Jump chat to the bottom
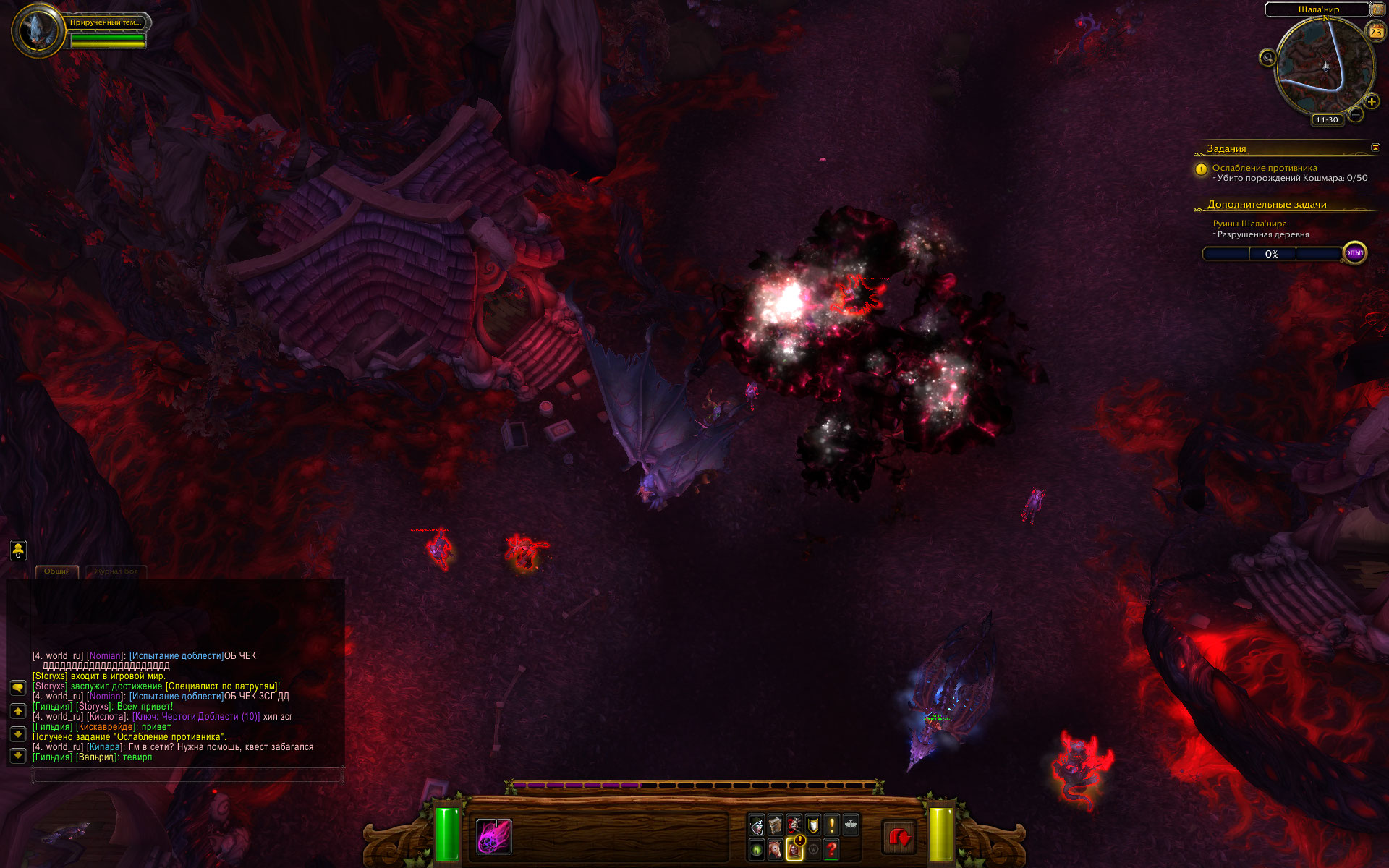The width and height of the screenshot is (1389, 868). pos(18,756)
